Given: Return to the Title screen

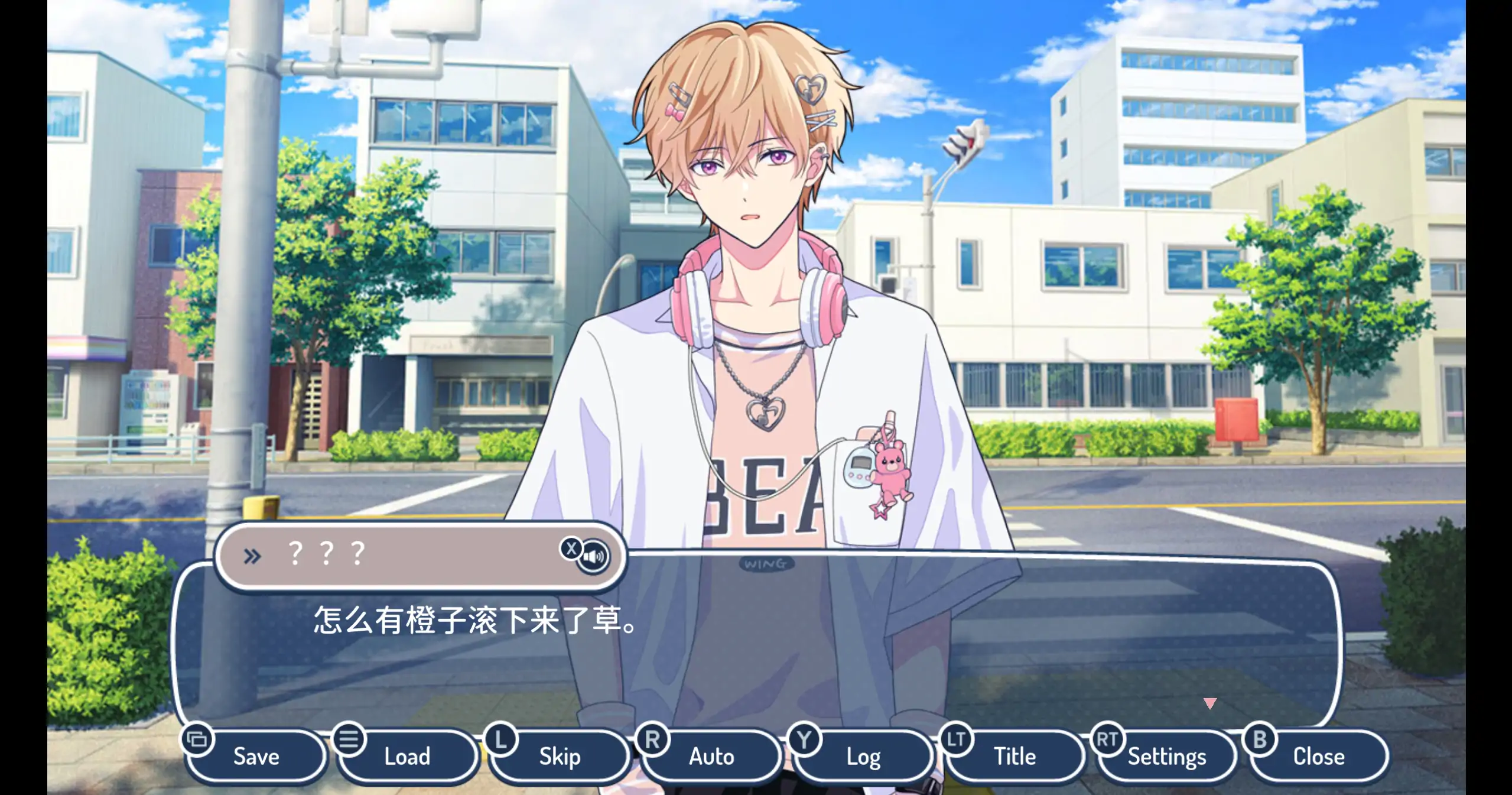Looking at the screenshot, I should click(x=1014, y=756).
